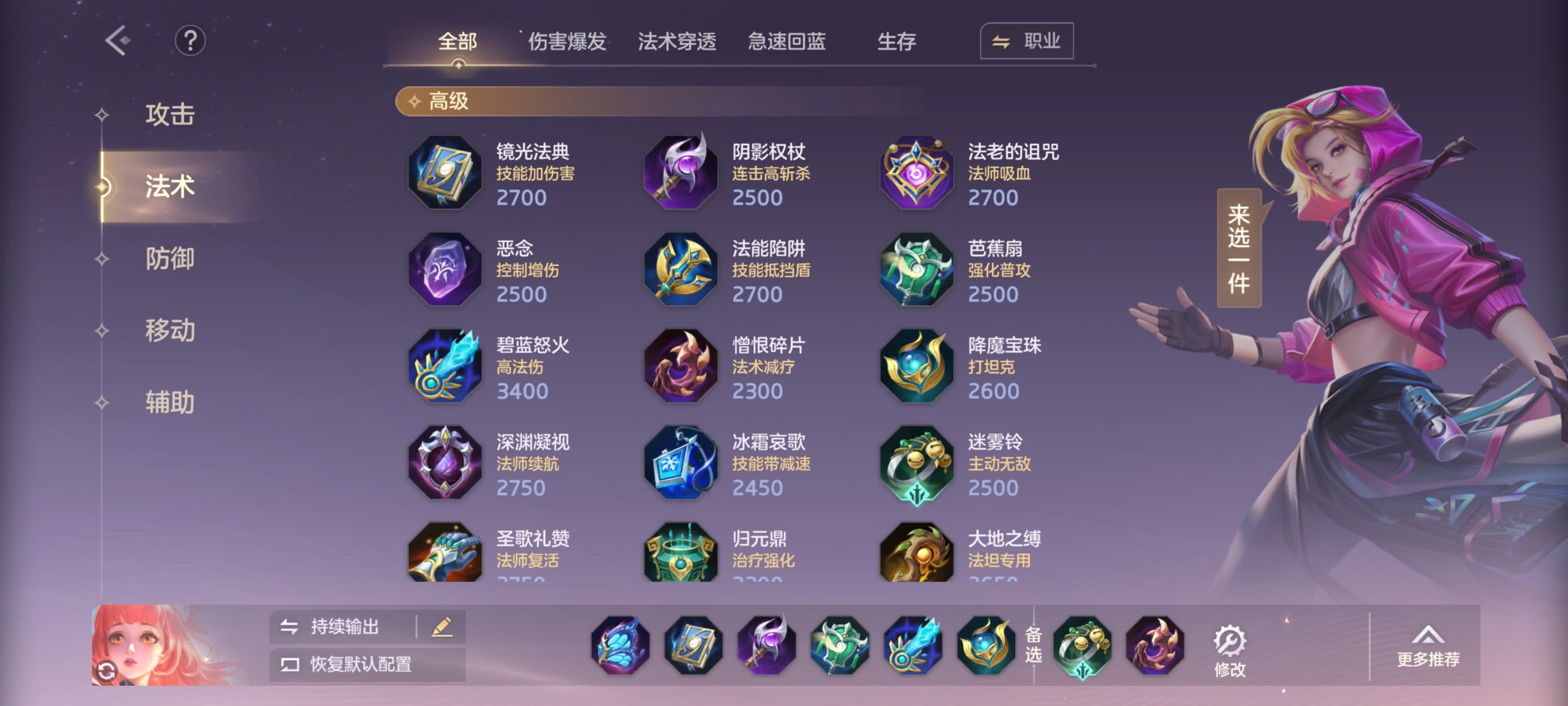Image resolution: width=1568 pixels, height=706 pixels.
Task: Open the help question mark panel
Action: tap(192, 40)
